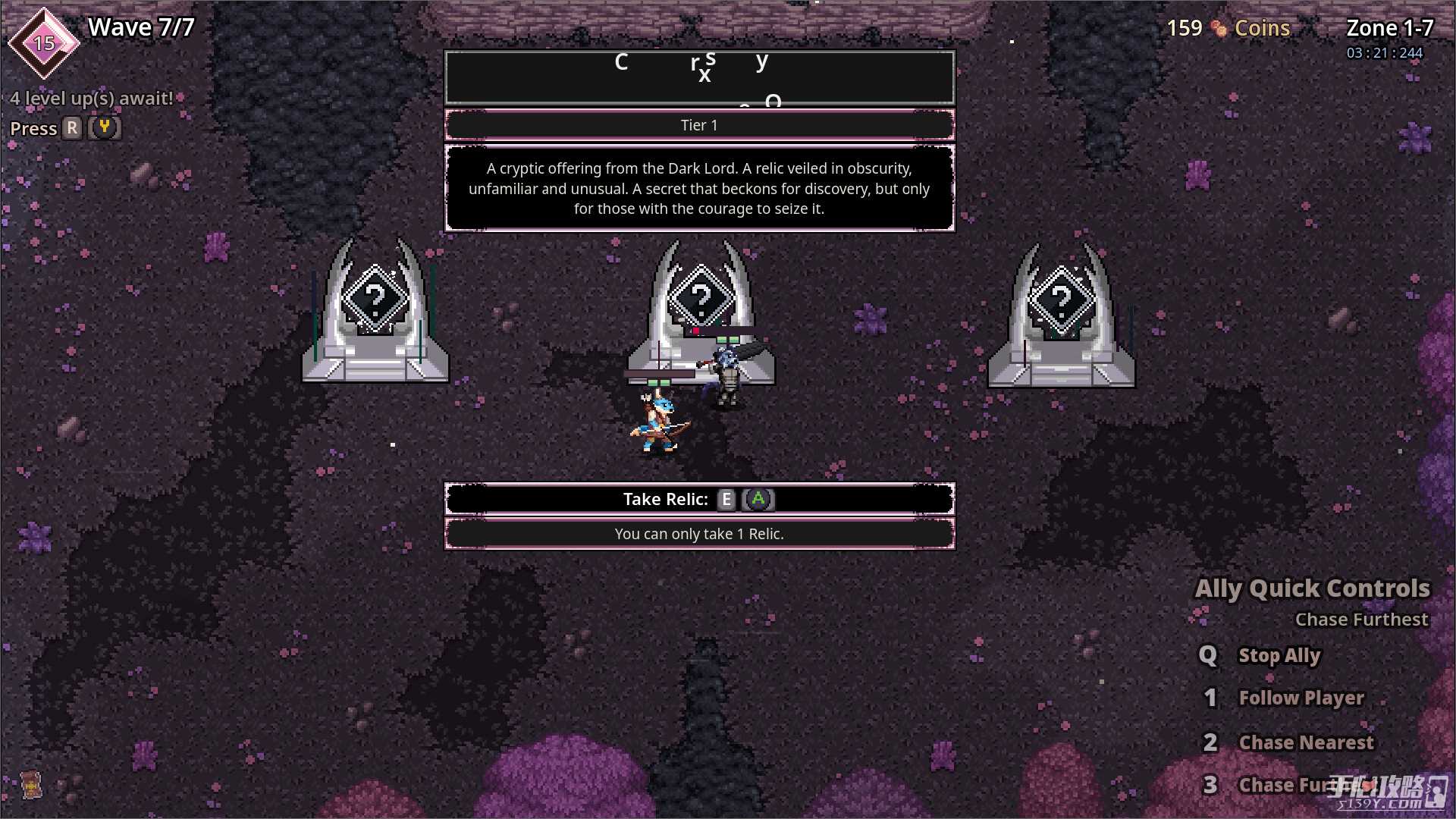Select Stop Ally in Ally Quick Controls
The width and height of the screenshot is (1456, 819).
point(1279,655)
